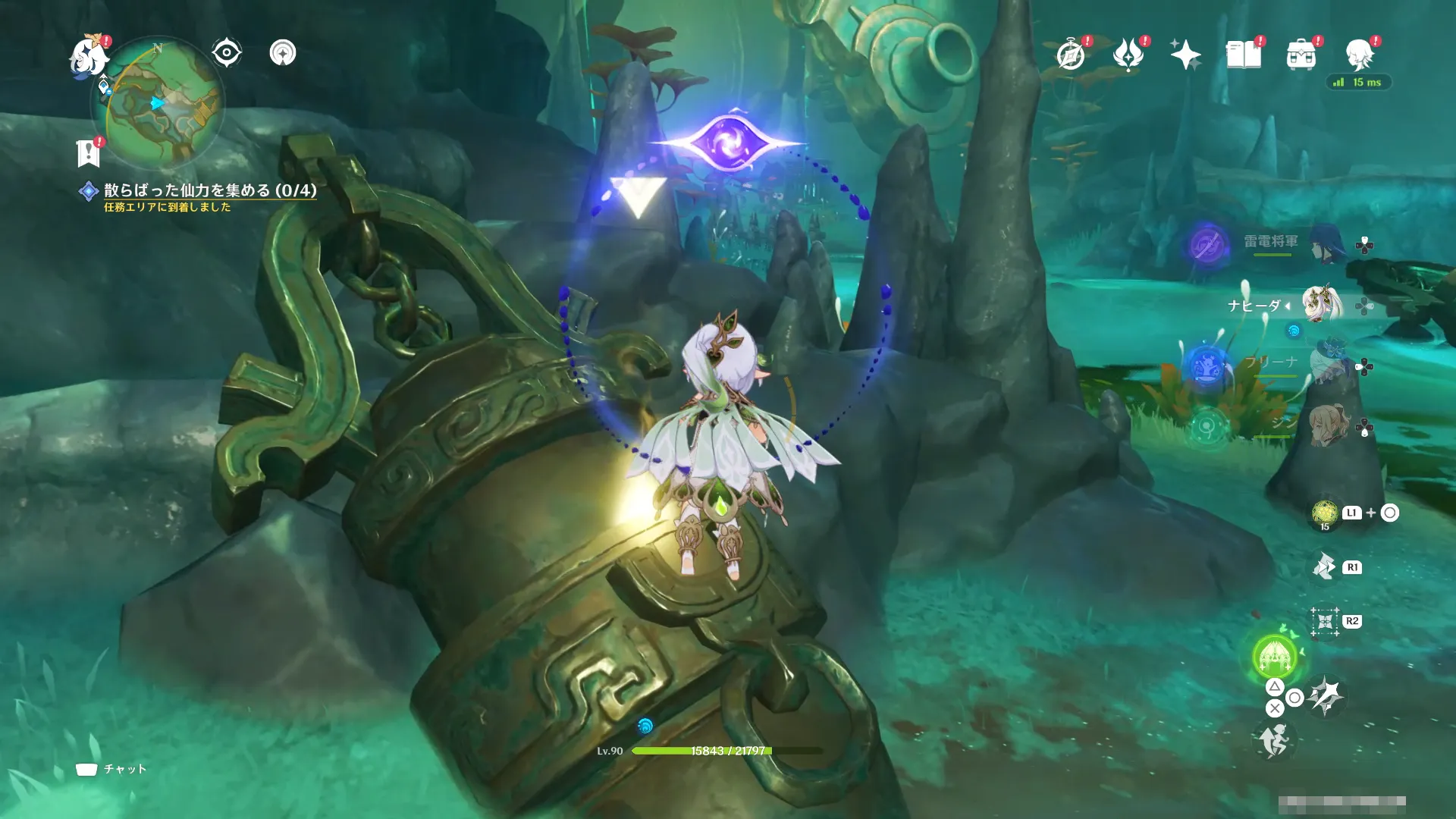Screen dimensions: 1456x819
Task: Switch to party member フリーナ
Action: 1327,366
